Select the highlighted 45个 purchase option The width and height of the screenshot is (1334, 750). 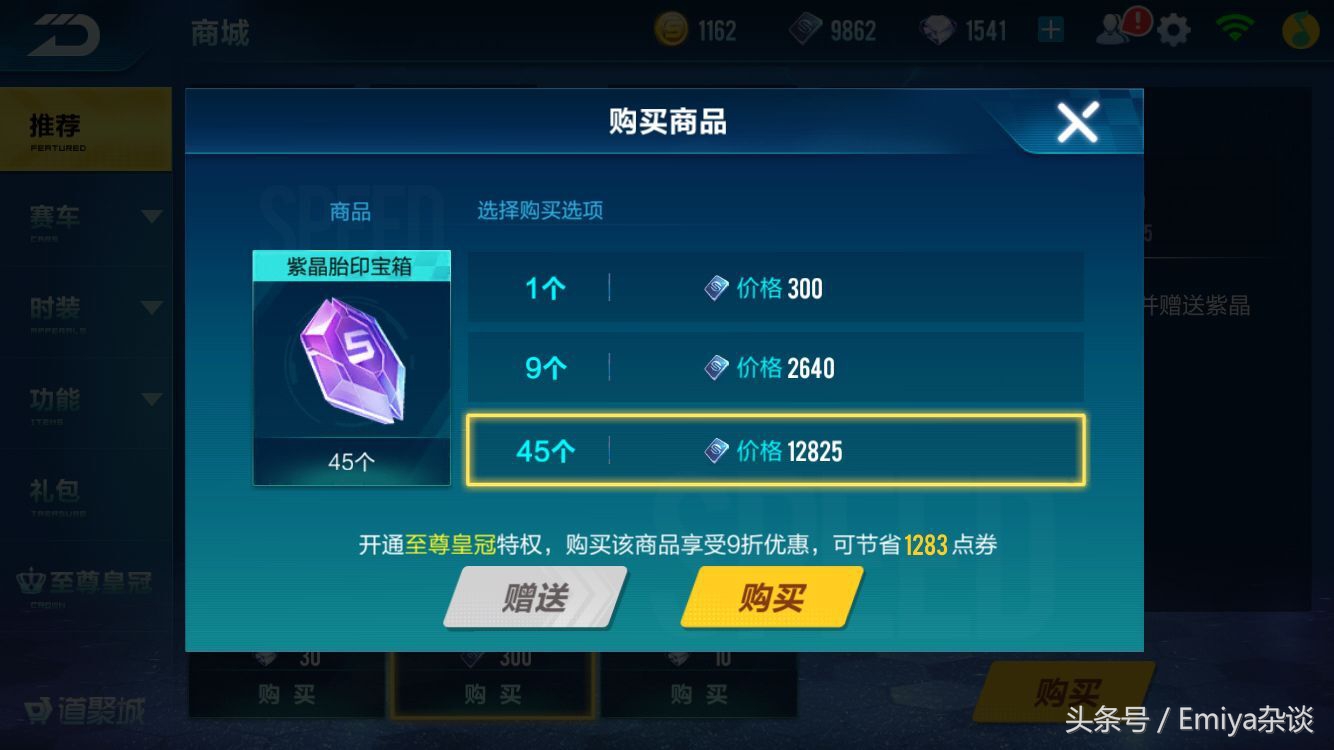pyautogui.click(x=775, y=451)
